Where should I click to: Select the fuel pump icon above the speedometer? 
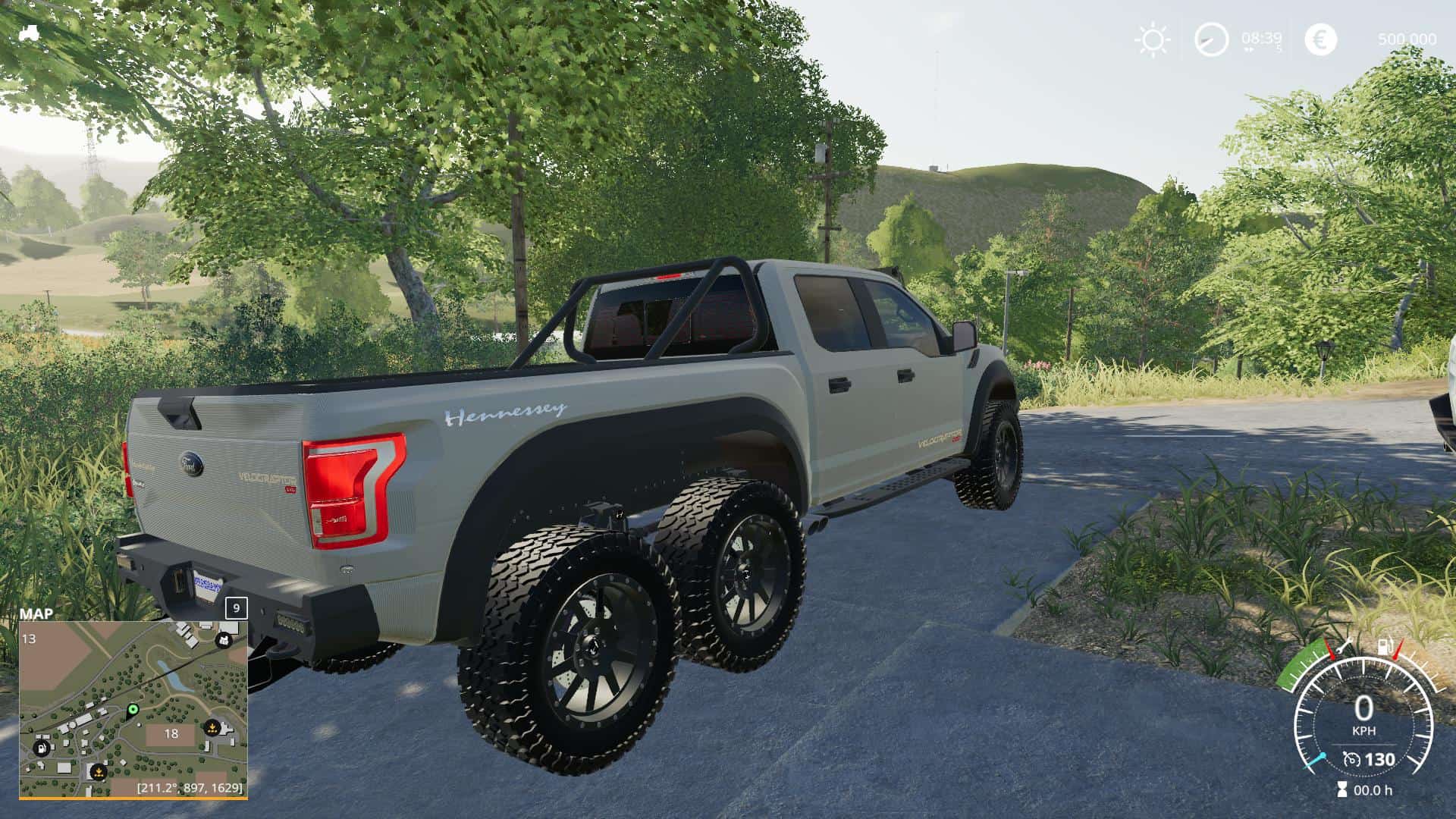[x=1383, y=645]
